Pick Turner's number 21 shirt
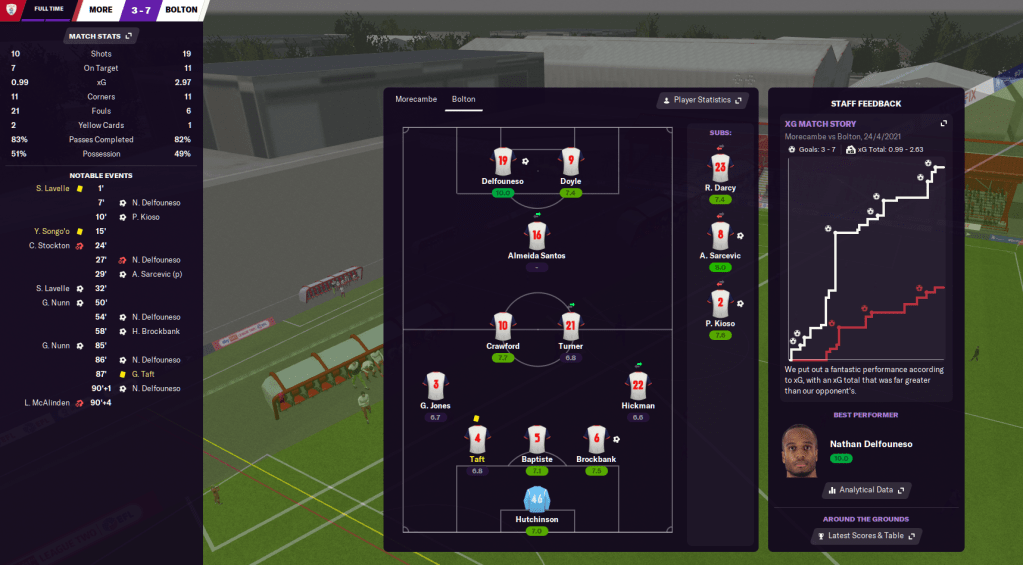The image size is (1023, 565). tap(570, 325)
